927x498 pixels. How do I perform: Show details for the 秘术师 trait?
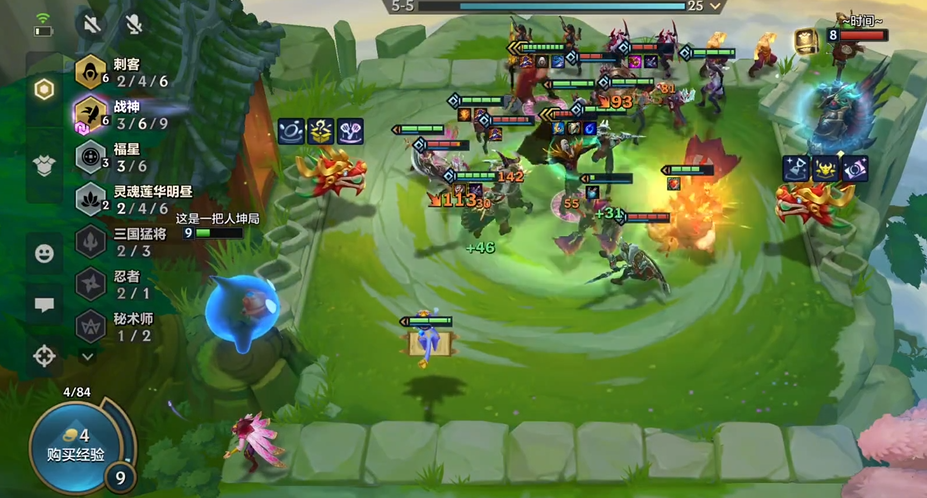click(120, 327)
